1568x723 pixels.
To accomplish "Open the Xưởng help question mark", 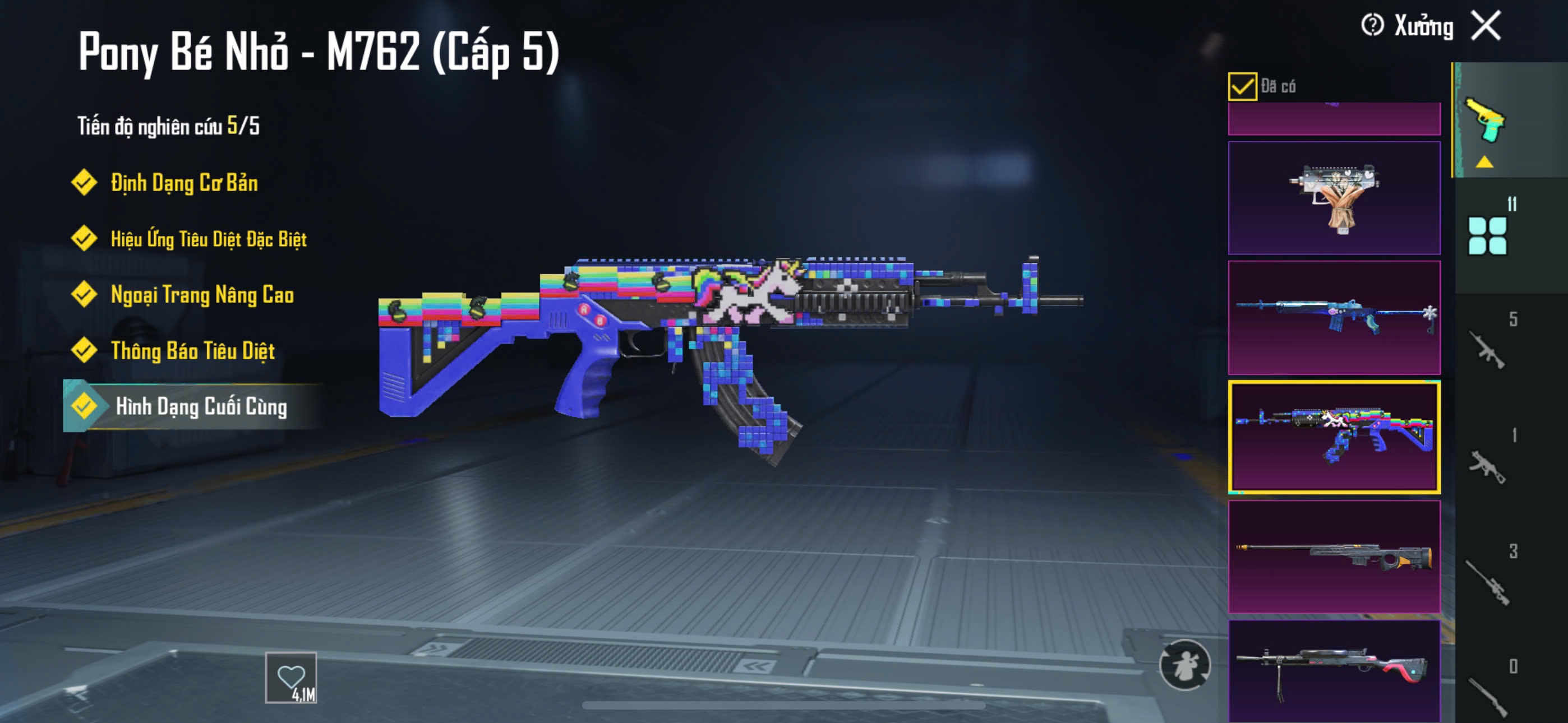I will [x=1373, y=26].
